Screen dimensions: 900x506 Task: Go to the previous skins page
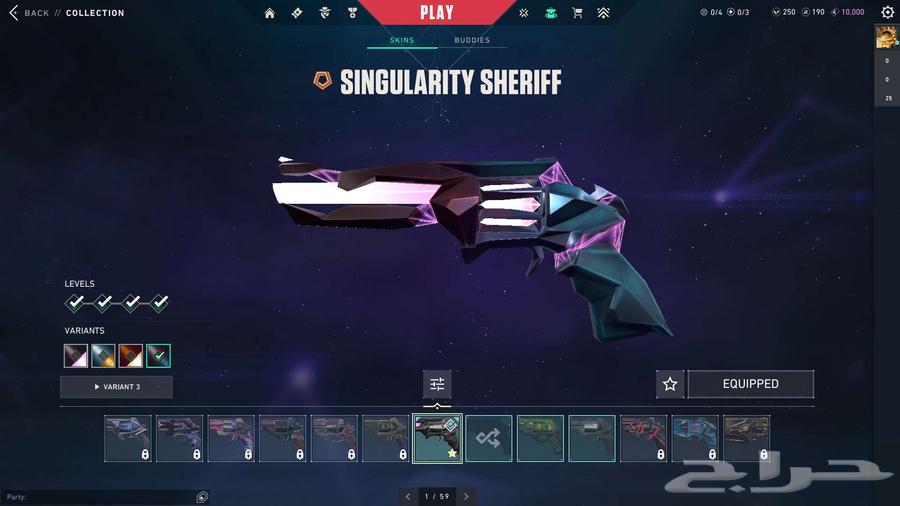coord(407,496)
